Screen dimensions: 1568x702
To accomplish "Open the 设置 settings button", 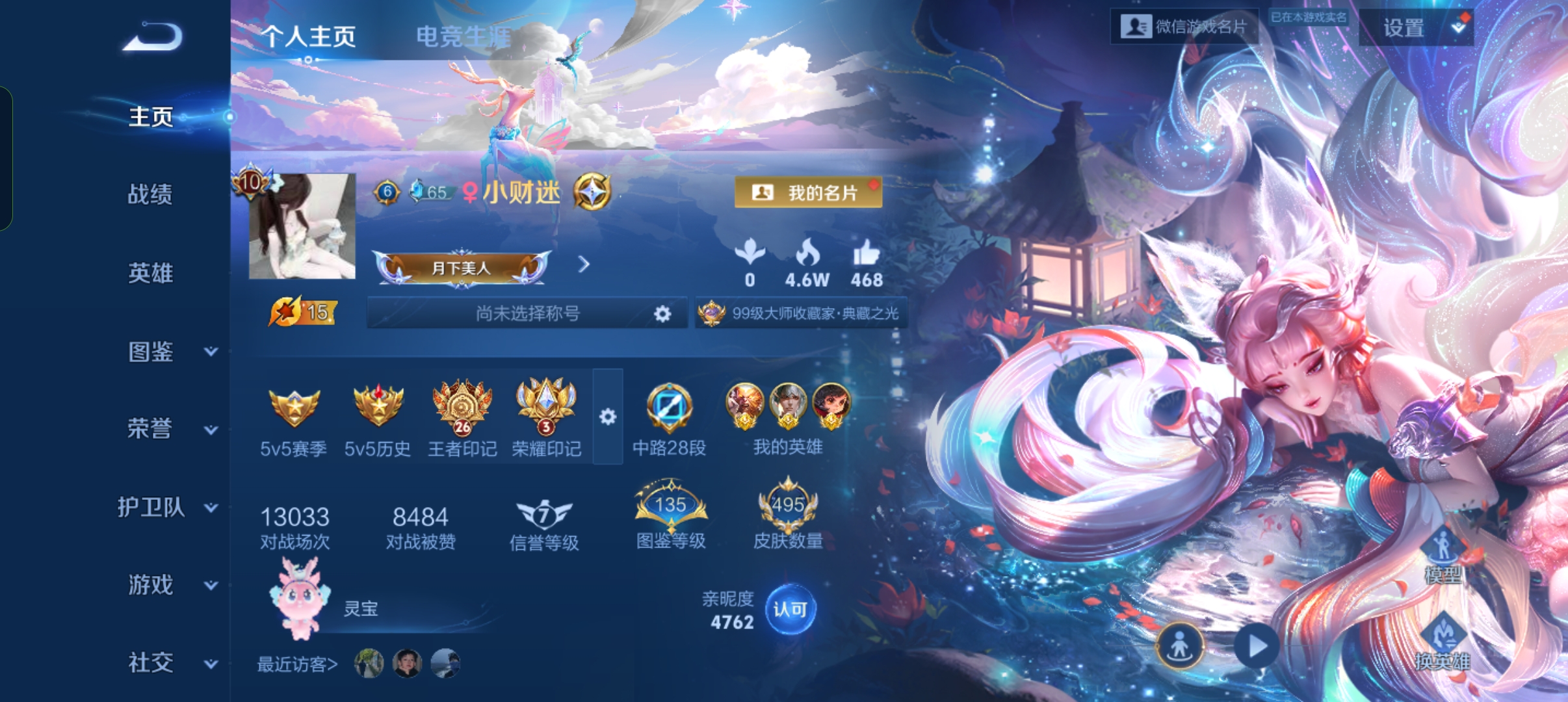I will (x=1415, y=28).
